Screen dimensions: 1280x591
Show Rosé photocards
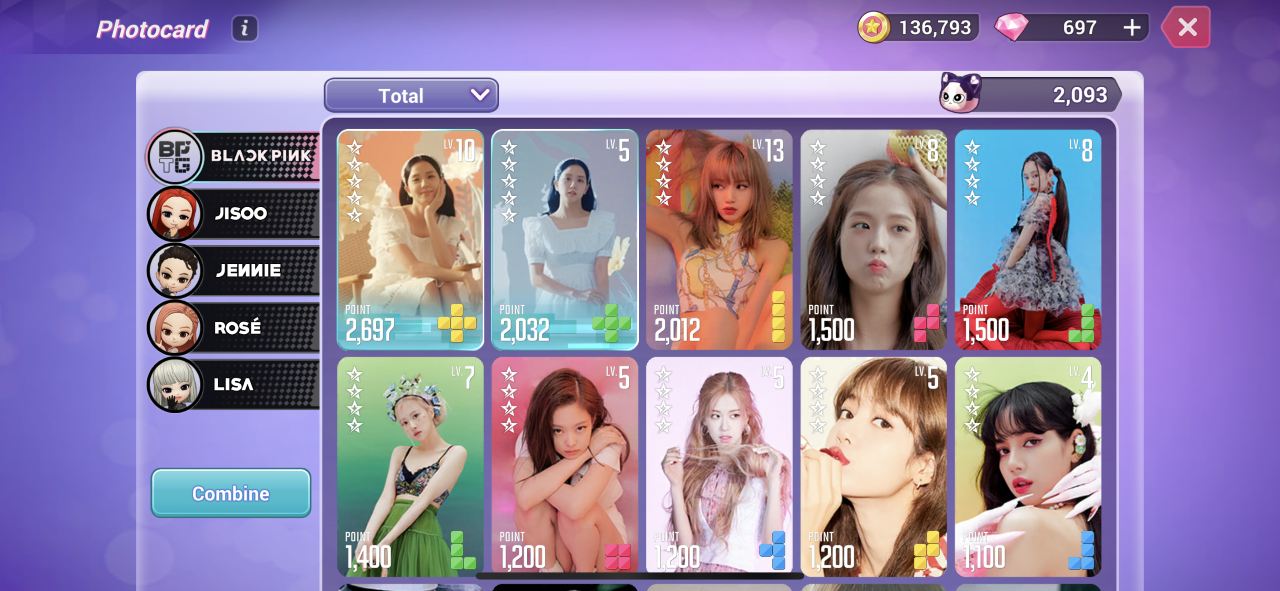point(233,327)
